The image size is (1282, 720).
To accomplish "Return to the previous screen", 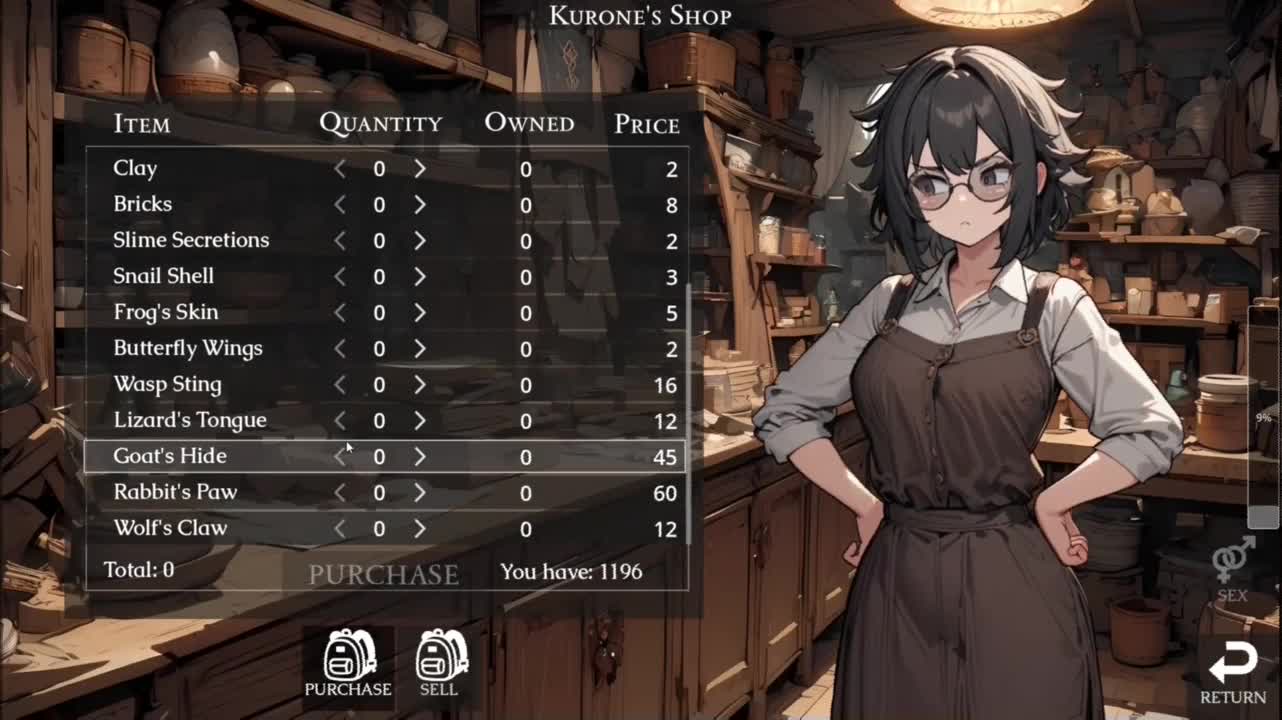I will [1233, 674].
